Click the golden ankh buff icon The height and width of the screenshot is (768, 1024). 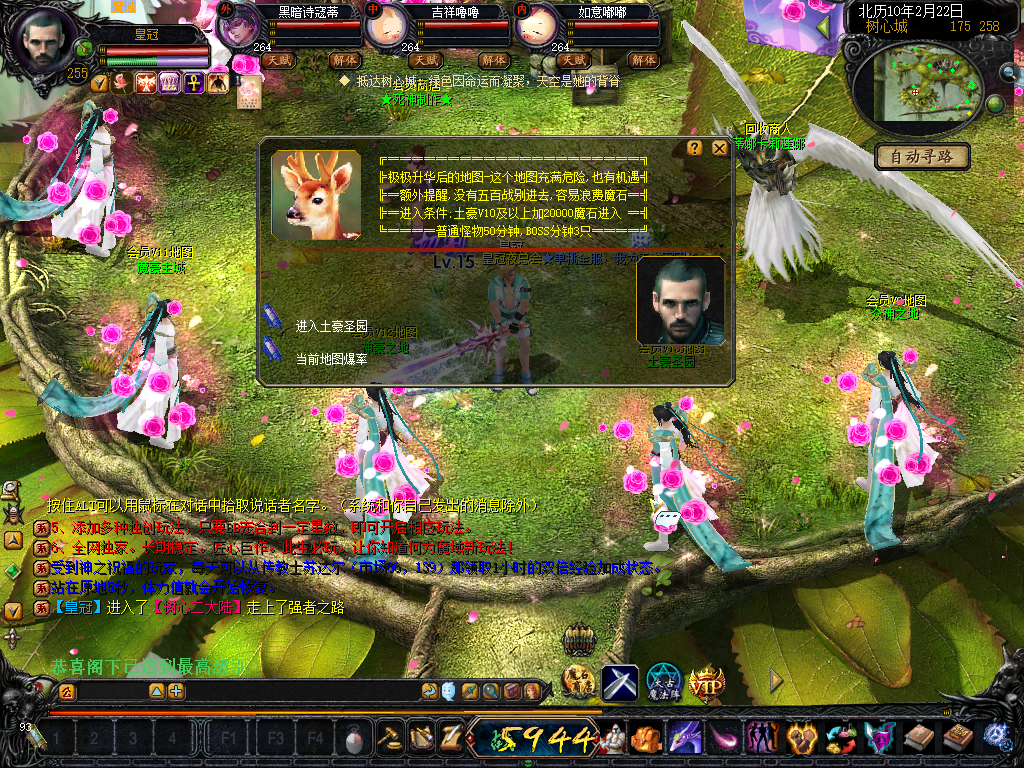point(192,82)
